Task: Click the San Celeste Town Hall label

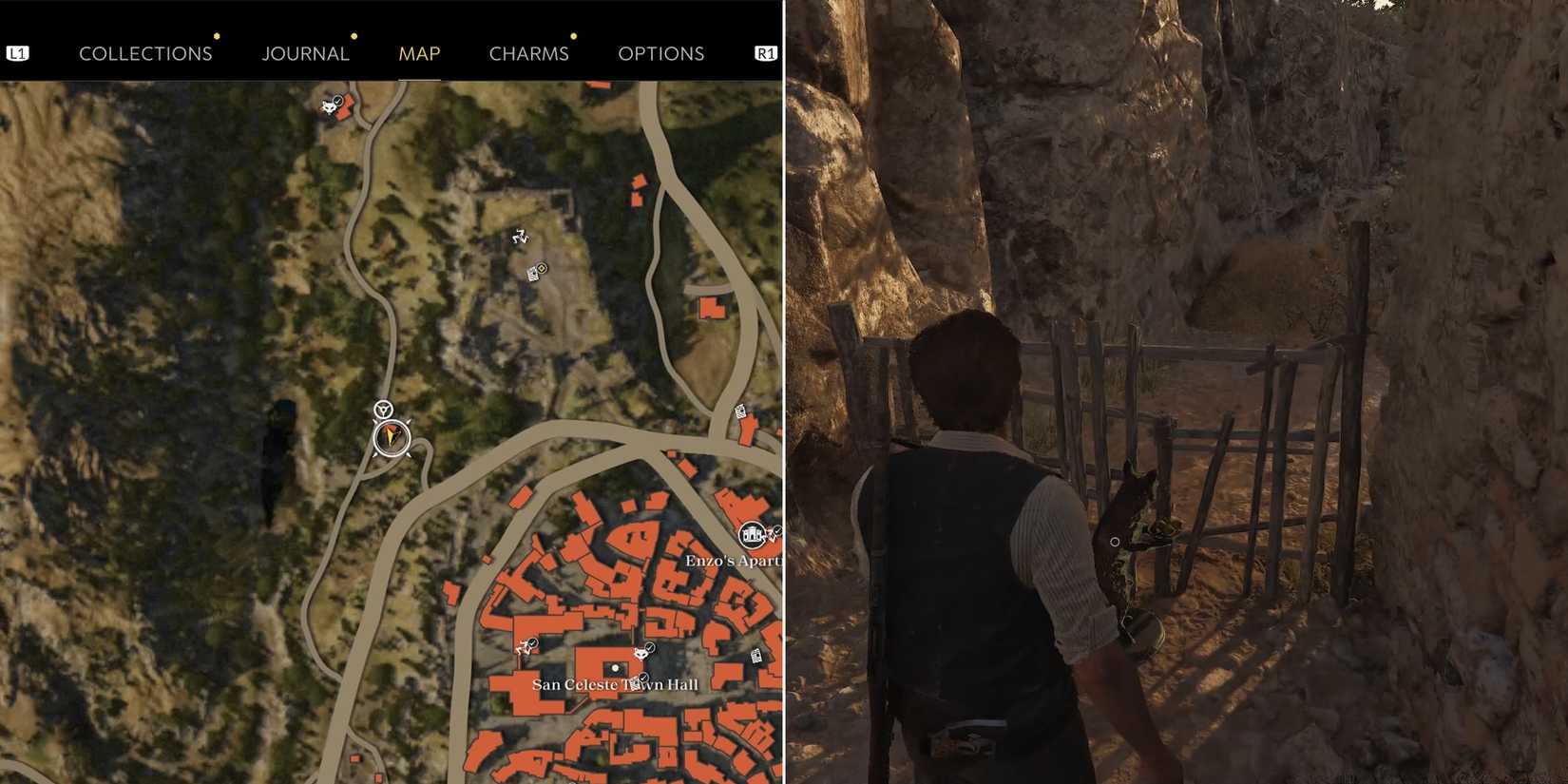Action: click(x=616, y=683)
